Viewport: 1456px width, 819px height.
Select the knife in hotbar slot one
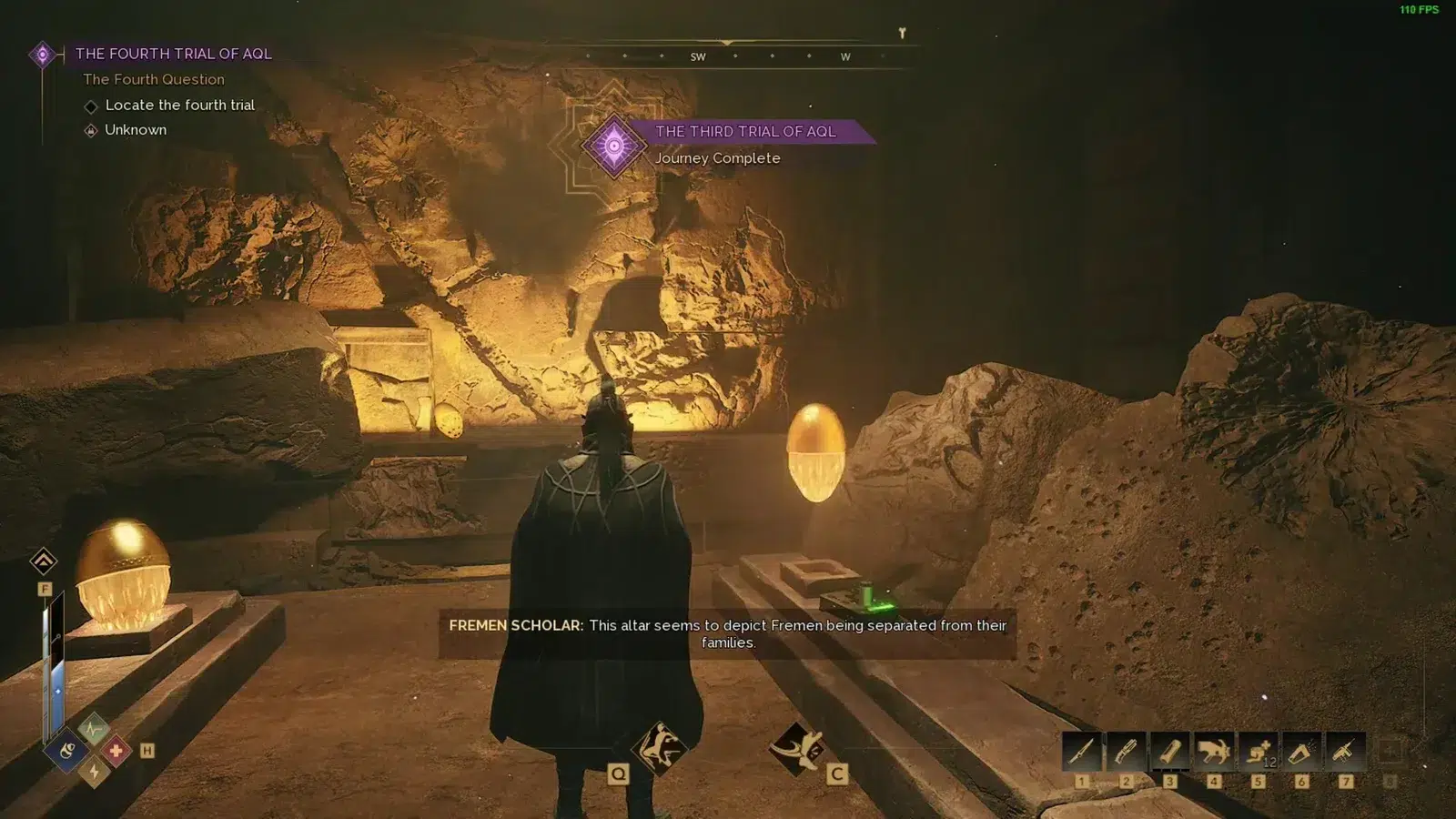pos(1082,752)
